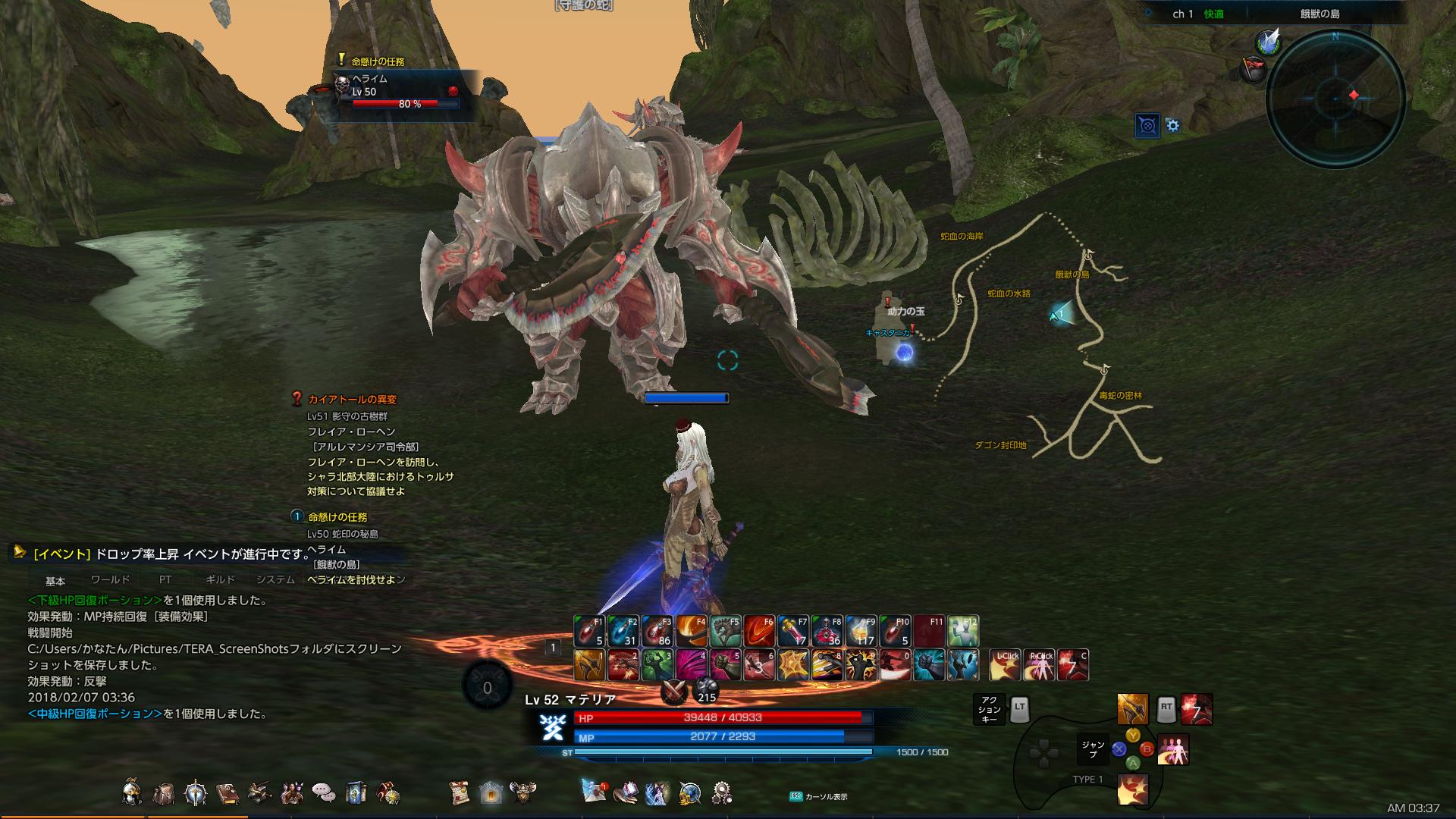Switch to the ギルド chat tab
Image resolution: width=1456 pixels, height=819 pixels.
220,580
